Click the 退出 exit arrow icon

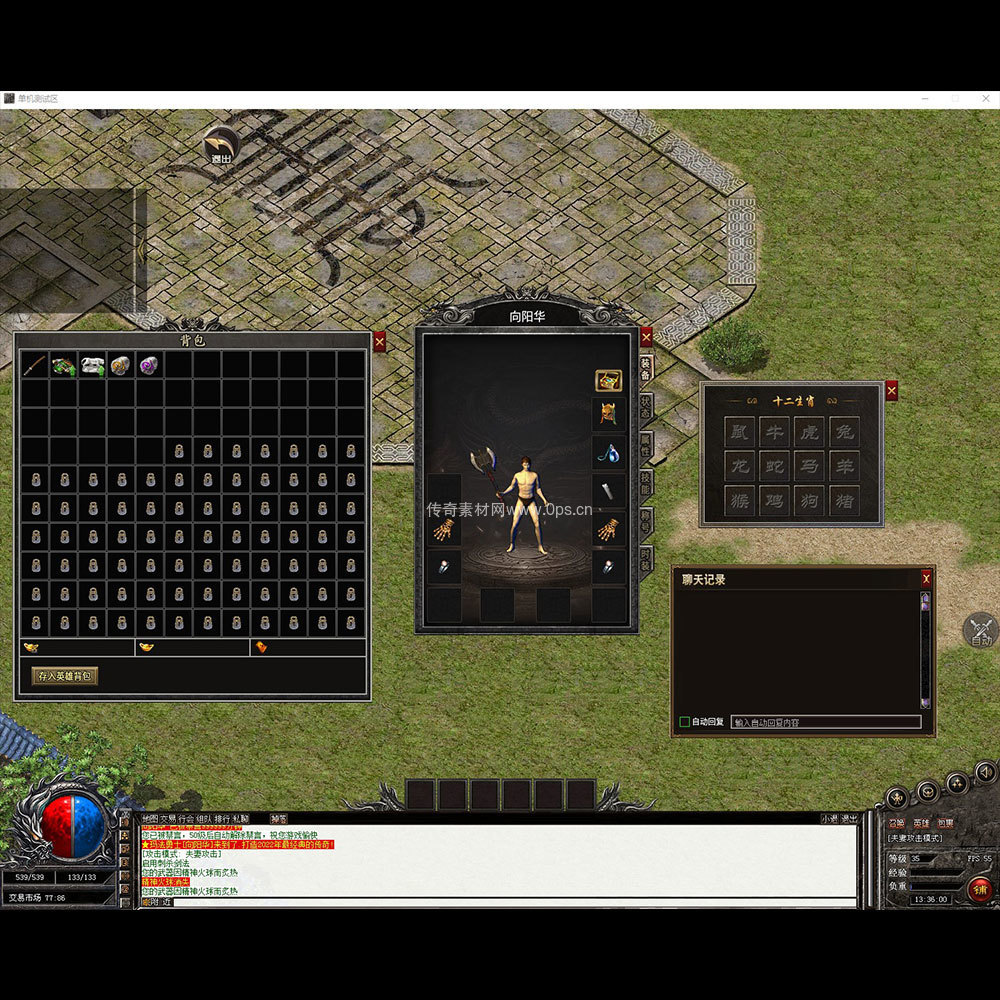click(220, 146)
